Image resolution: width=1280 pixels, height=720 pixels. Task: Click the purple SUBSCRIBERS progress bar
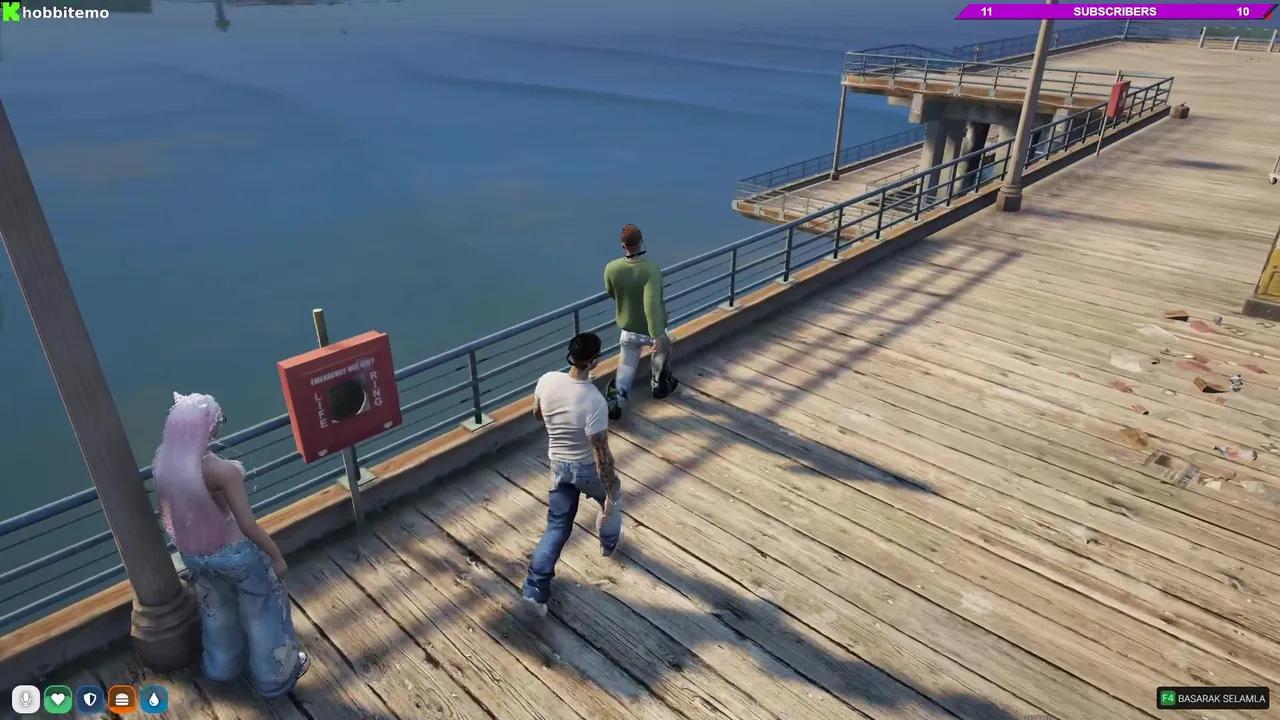1114,11
